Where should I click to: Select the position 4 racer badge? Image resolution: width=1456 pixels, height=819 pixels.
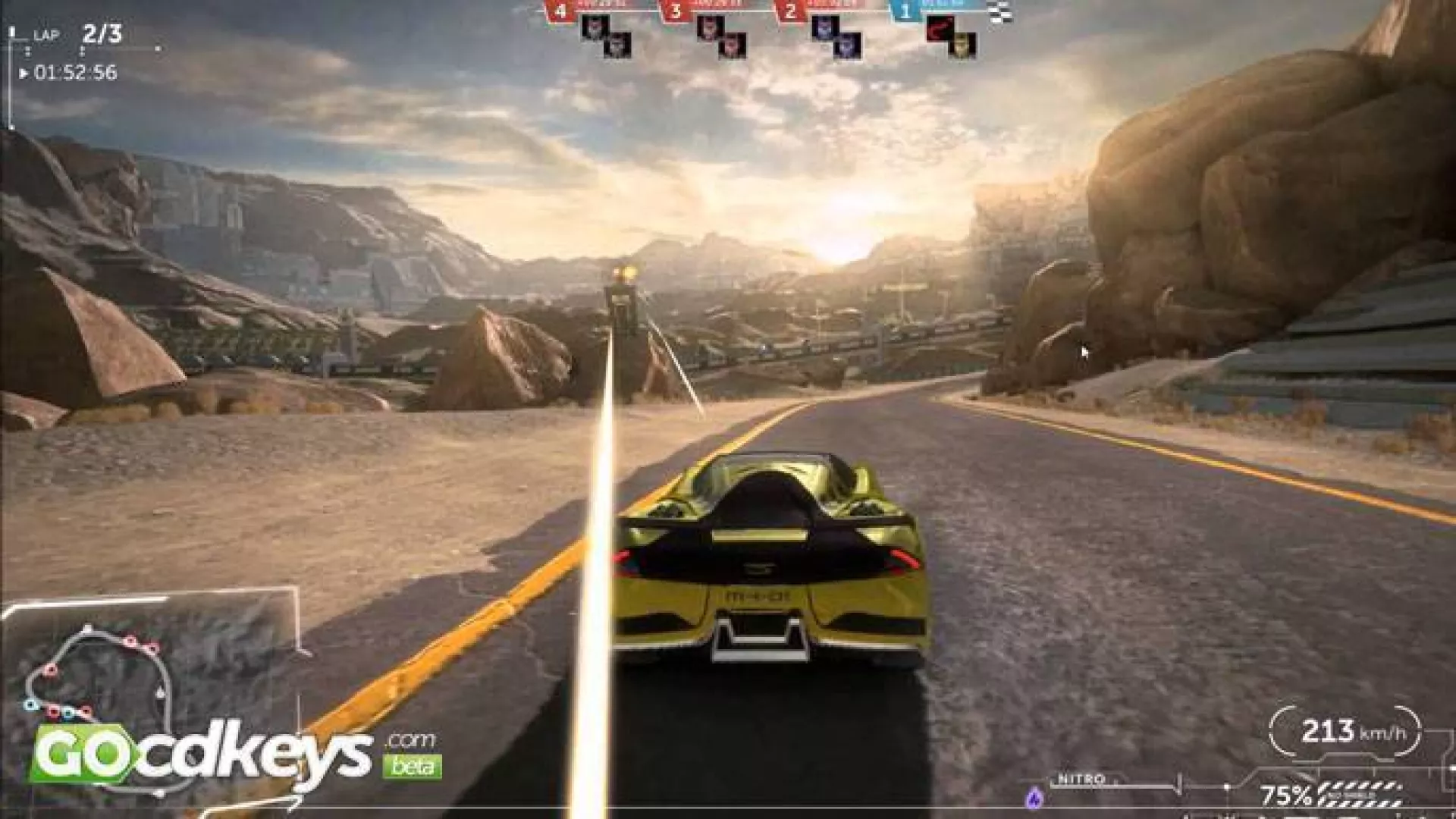(560, 11)
